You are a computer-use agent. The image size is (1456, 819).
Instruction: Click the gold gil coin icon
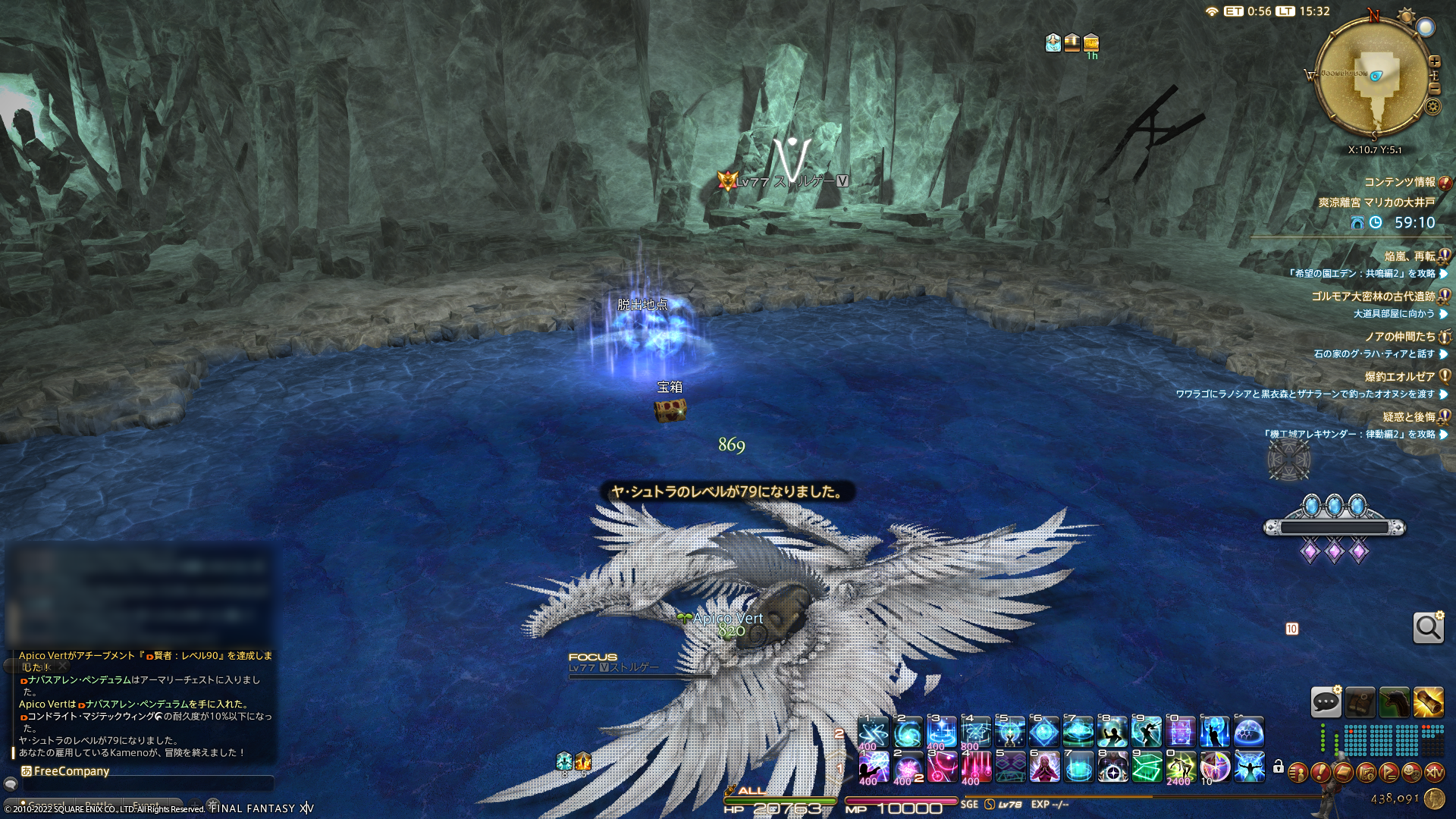click(x=1434, y=799)
